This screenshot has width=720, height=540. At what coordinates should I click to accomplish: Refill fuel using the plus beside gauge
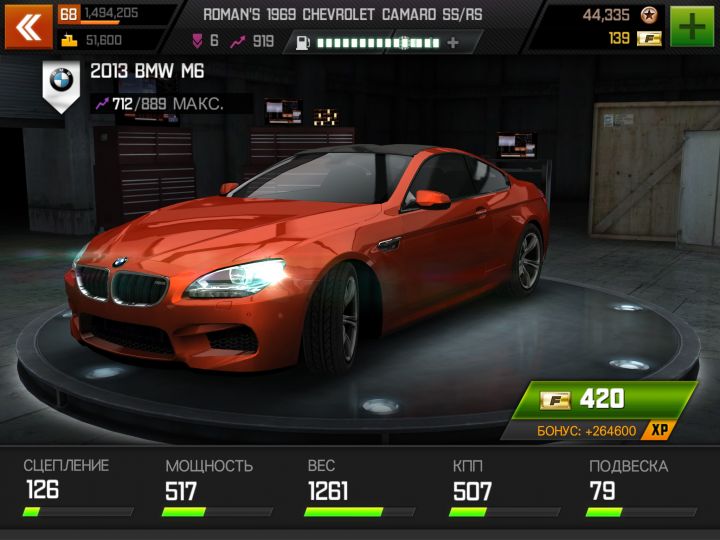[x=454, y=43]
